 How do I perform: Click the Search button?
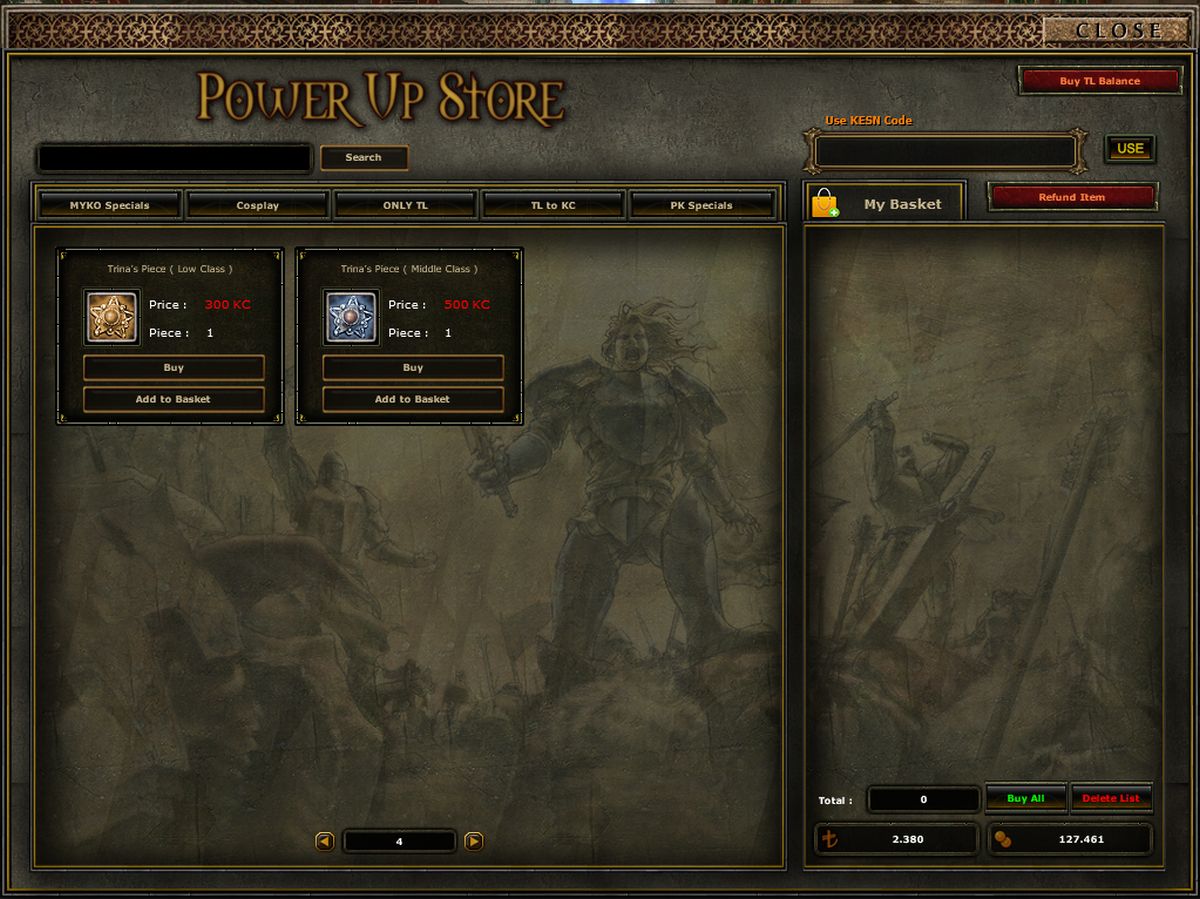click(x=363, y=158)
